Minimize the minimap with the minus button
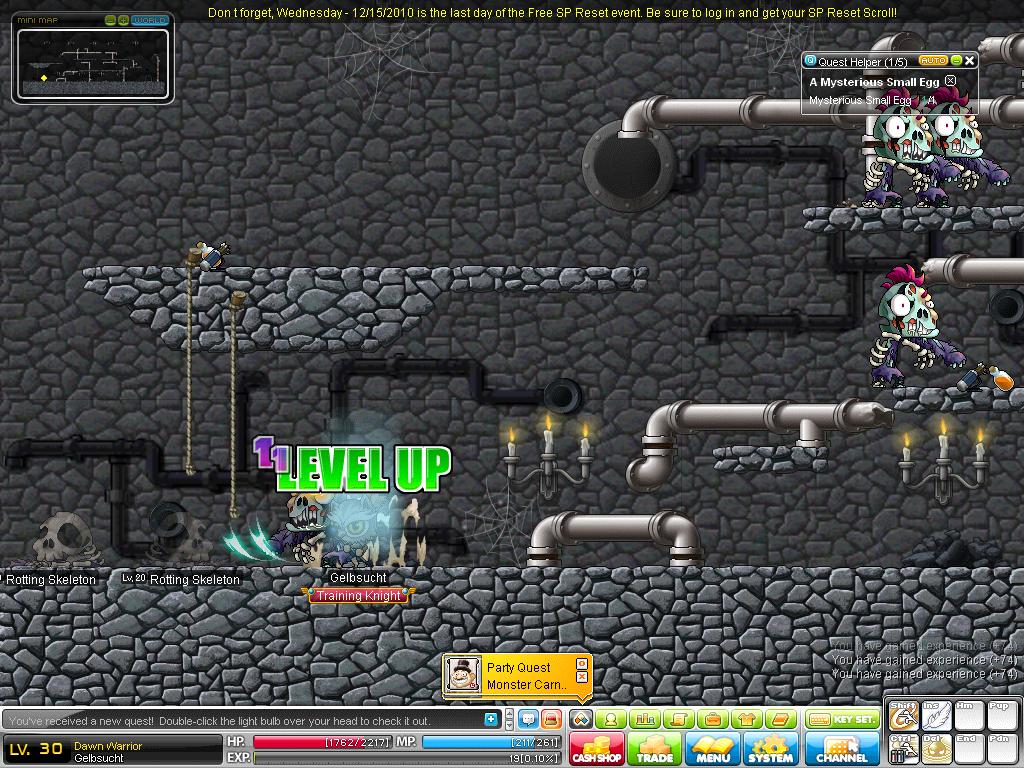 pos(110,20)
